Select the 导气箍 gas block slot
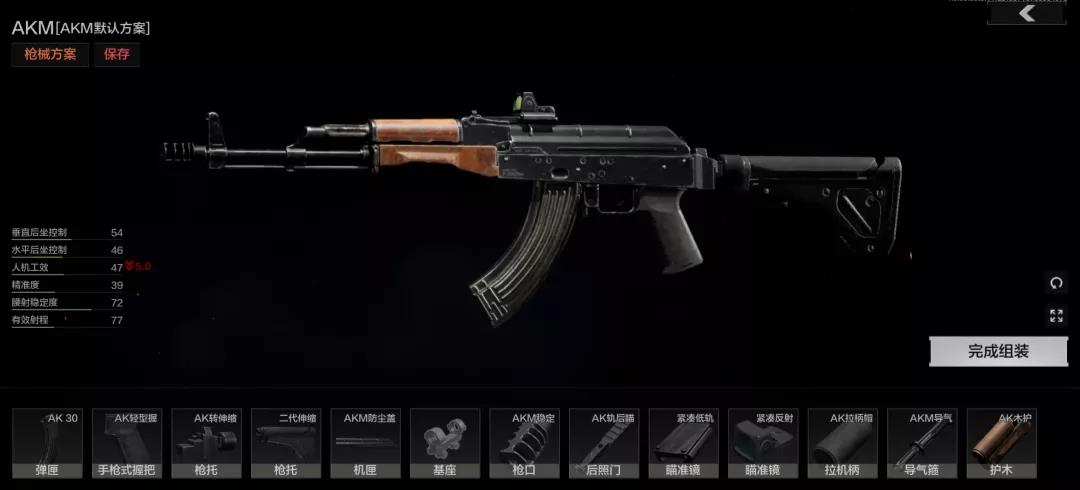 [922, 443]
